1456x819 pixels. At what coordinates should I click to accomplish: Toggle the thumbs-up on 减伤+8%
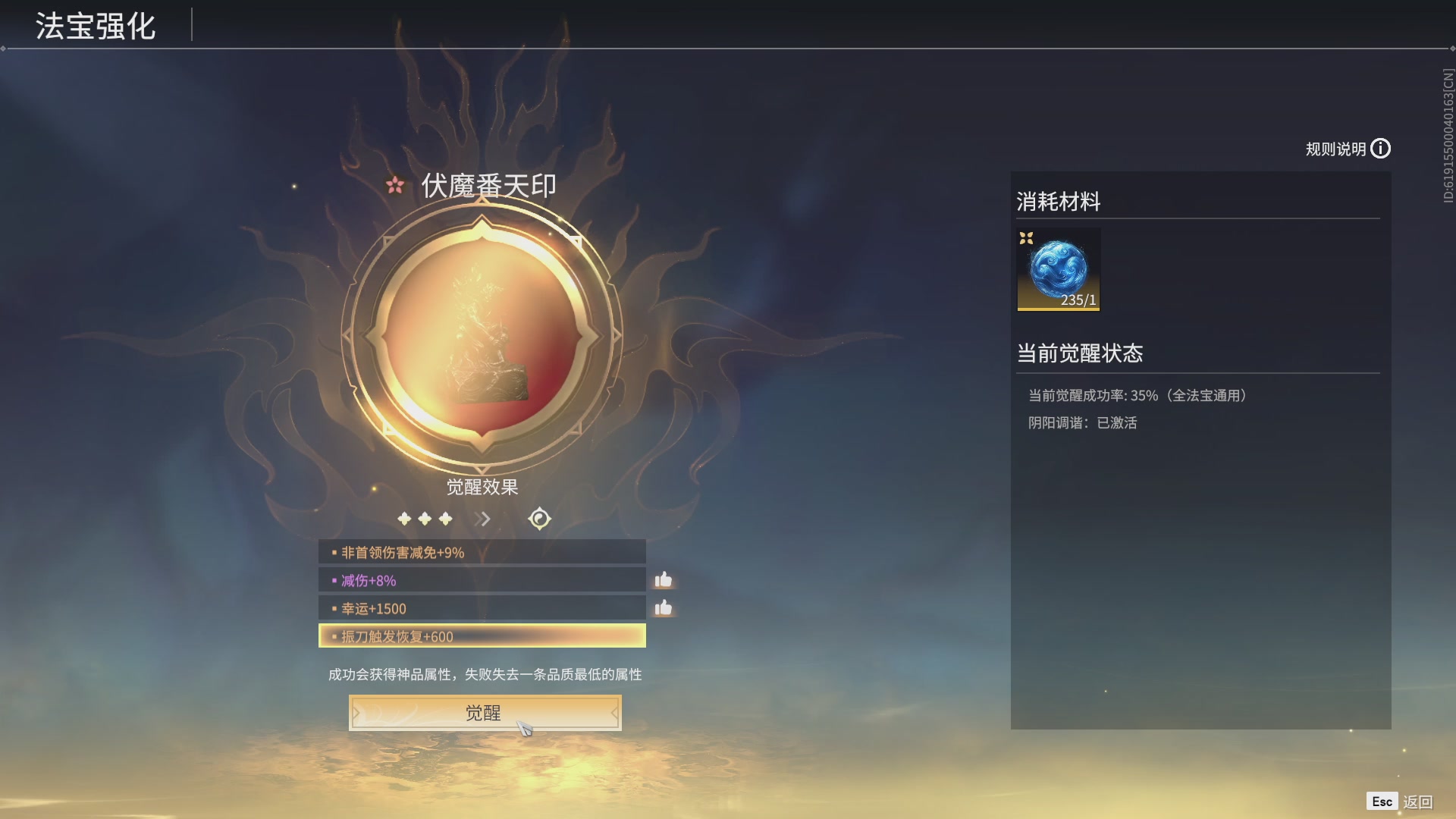(663, 579)
